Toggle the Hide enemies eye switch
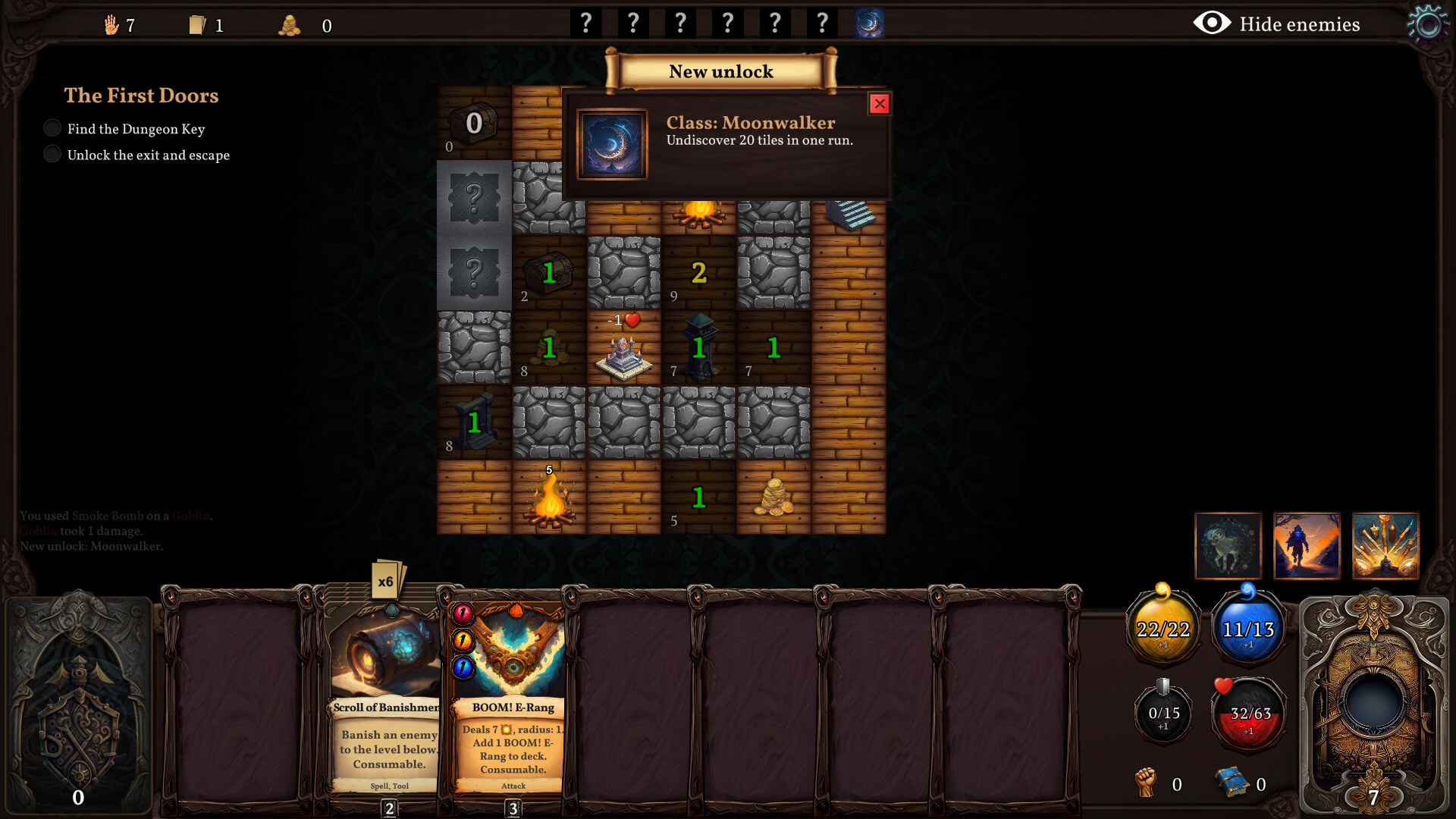 click(1211, 24)
